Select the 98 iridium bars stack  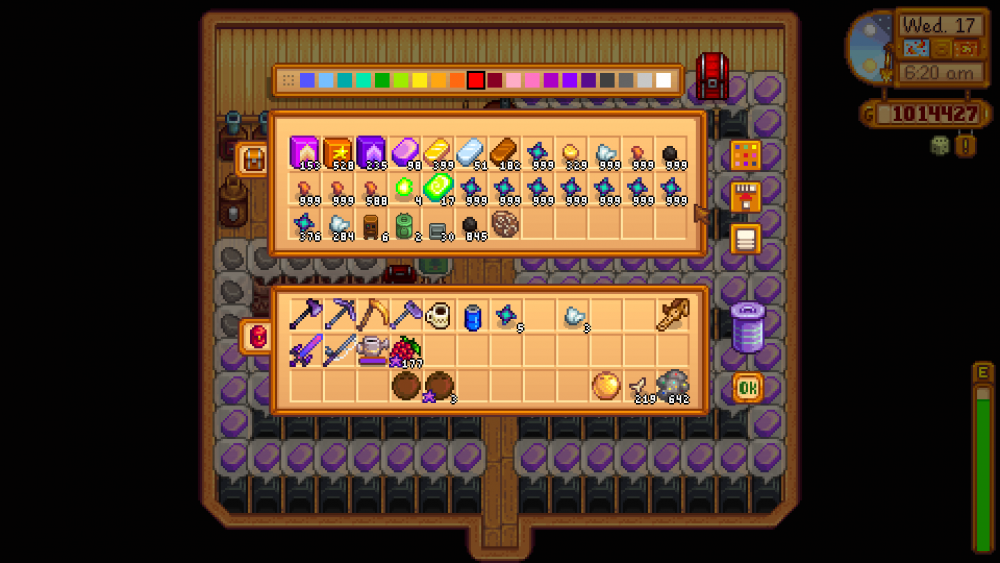coord(404,153)
